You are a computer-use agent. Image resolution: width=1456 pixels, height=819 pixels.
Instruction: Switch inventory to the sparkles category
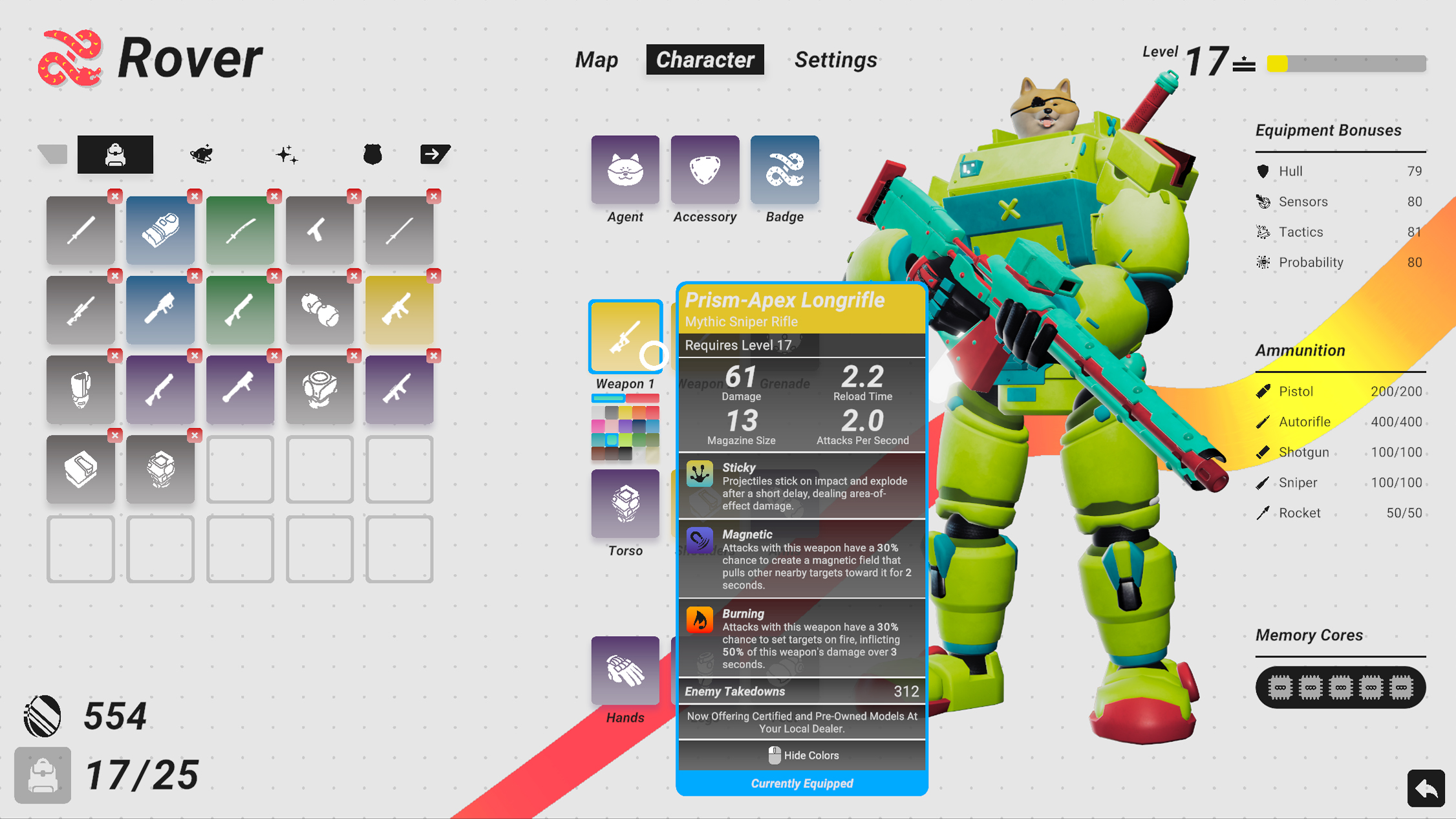tap(287, 154)
